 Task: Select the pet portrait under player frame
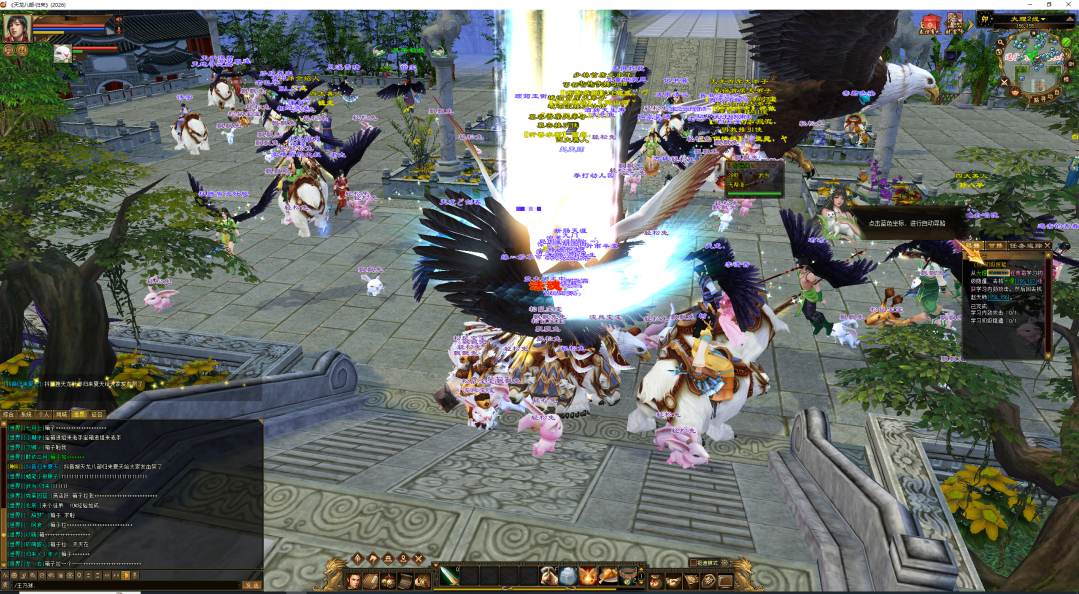pyautogui.click(x=62, y=53)
